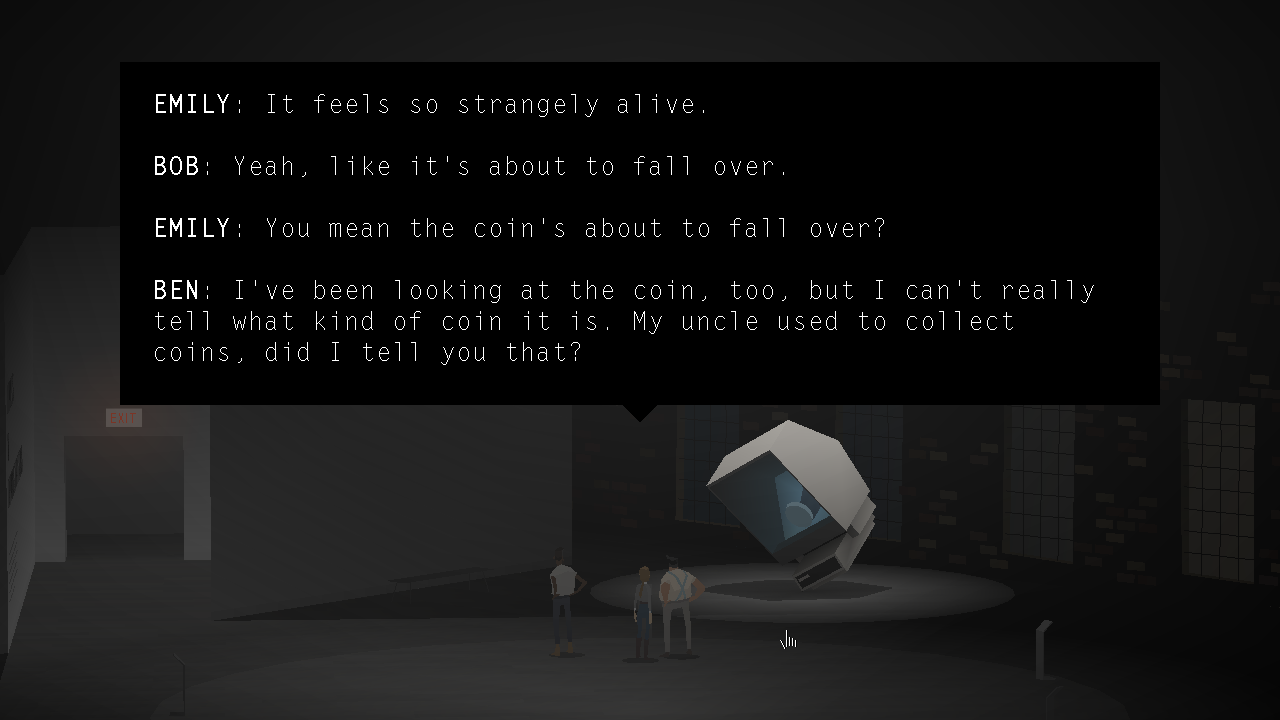
Task: Click the speech bubble pointer arrow
Action: point(638,412)
